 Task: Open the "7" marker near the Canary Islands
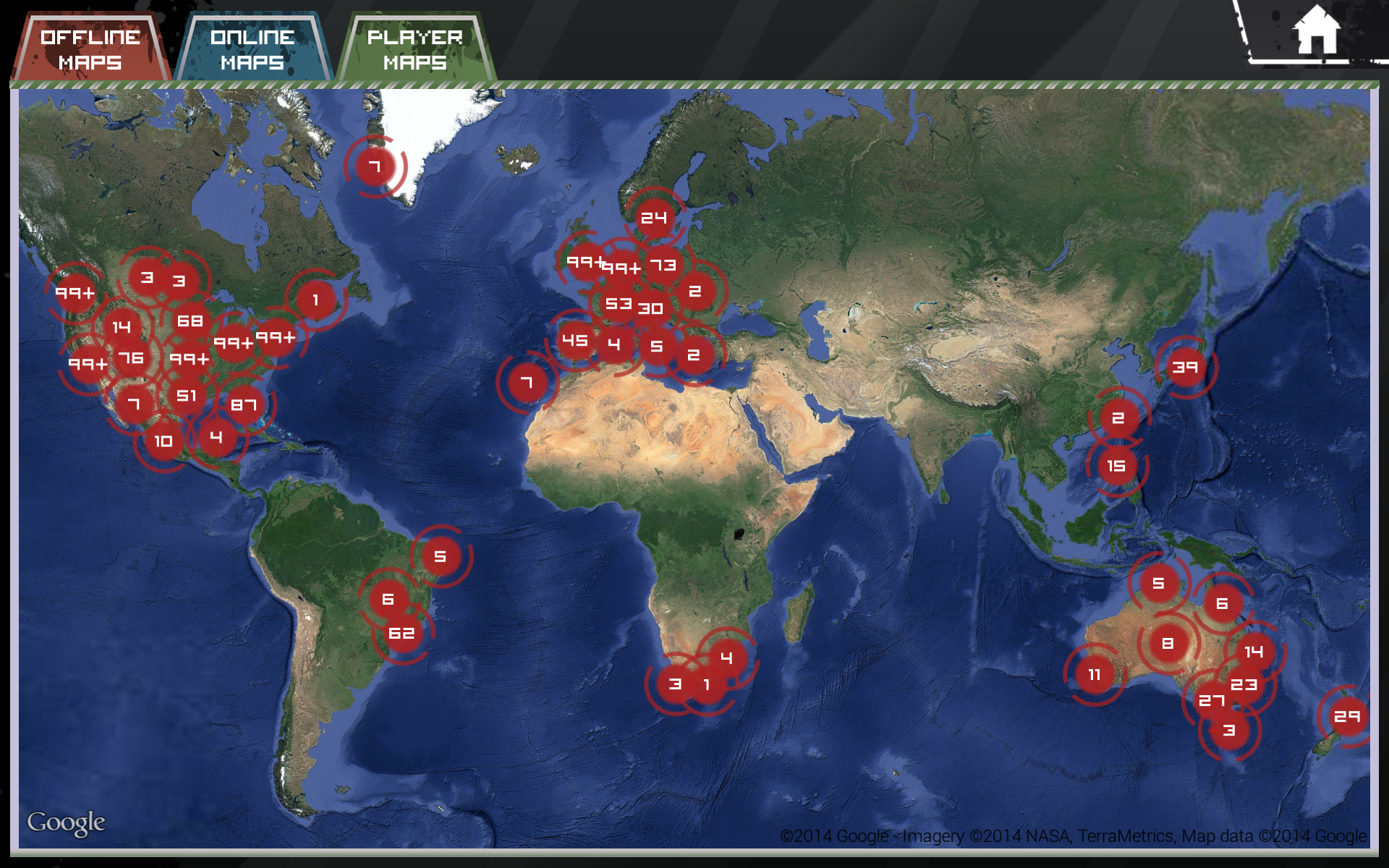pos(526,380)
